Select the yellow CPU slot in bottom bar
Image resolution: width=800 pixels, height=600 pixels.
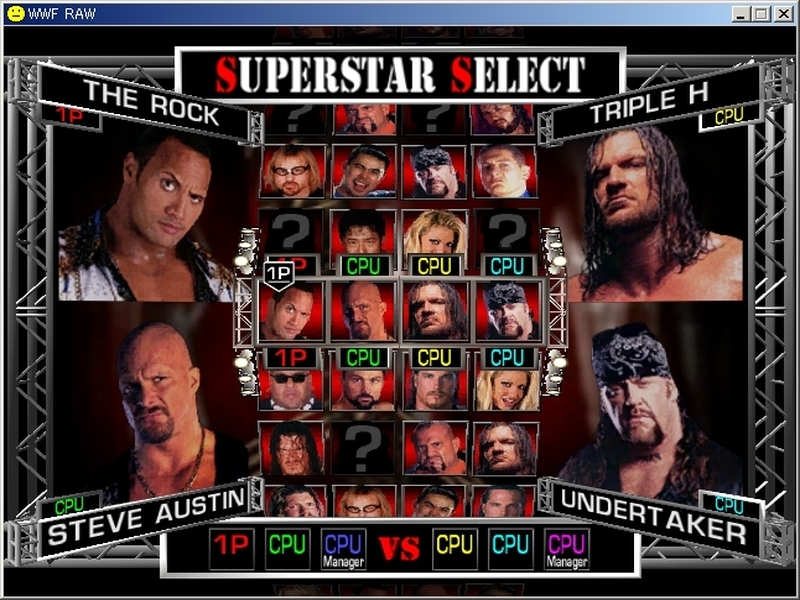(x=454, y=547)
